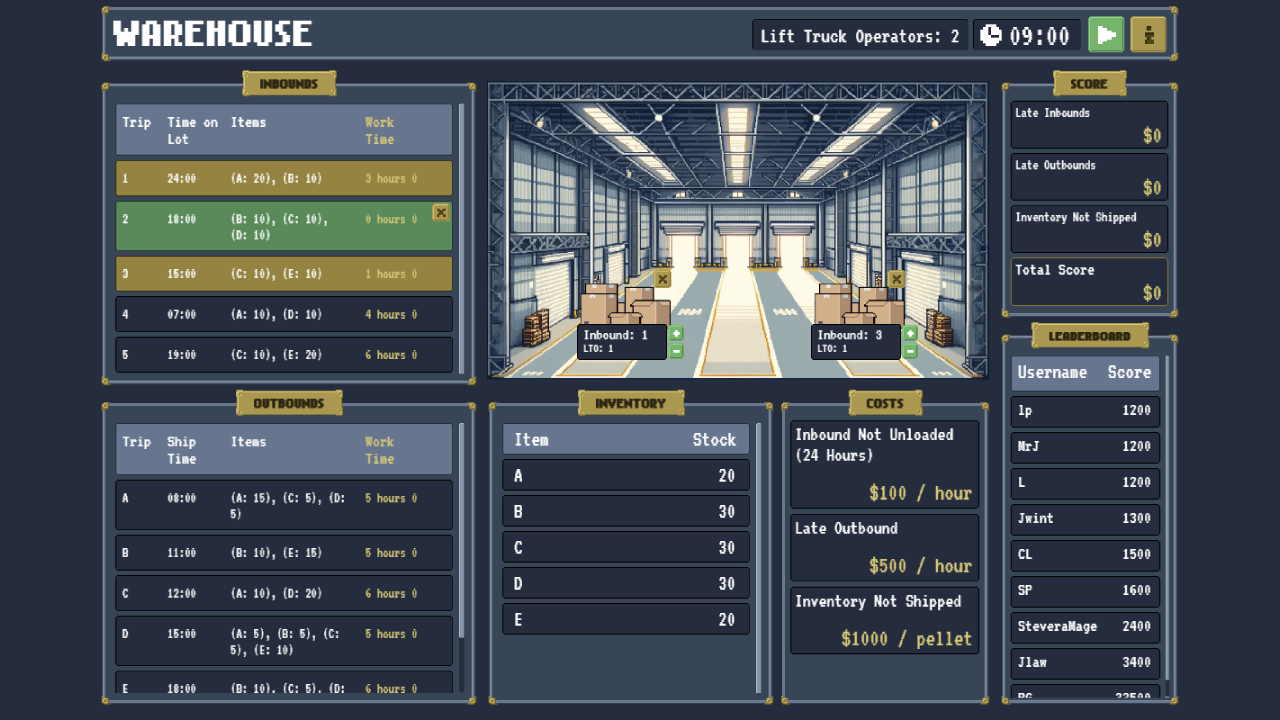Click the Inbounds panel header banner
This screenshot has height=720, width=1280.
point(288,83)
